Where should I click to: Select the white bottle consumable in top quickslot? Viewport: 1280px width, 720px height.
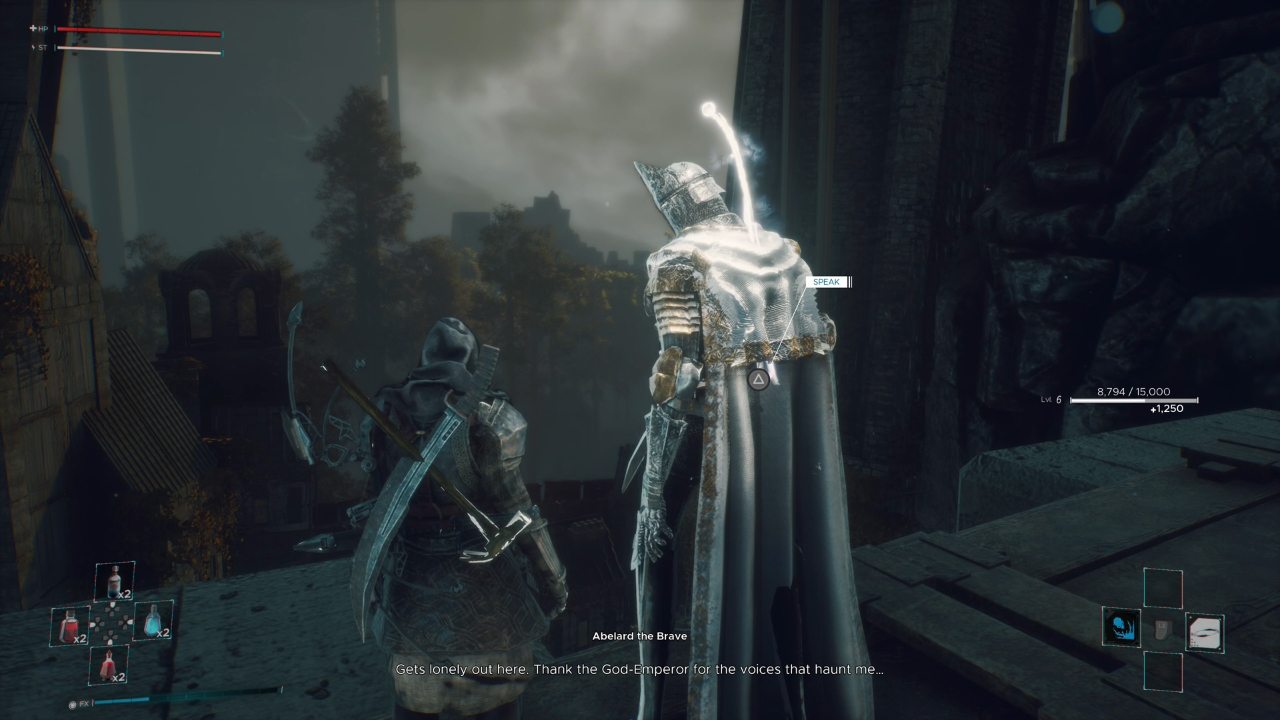click(113, 580)
